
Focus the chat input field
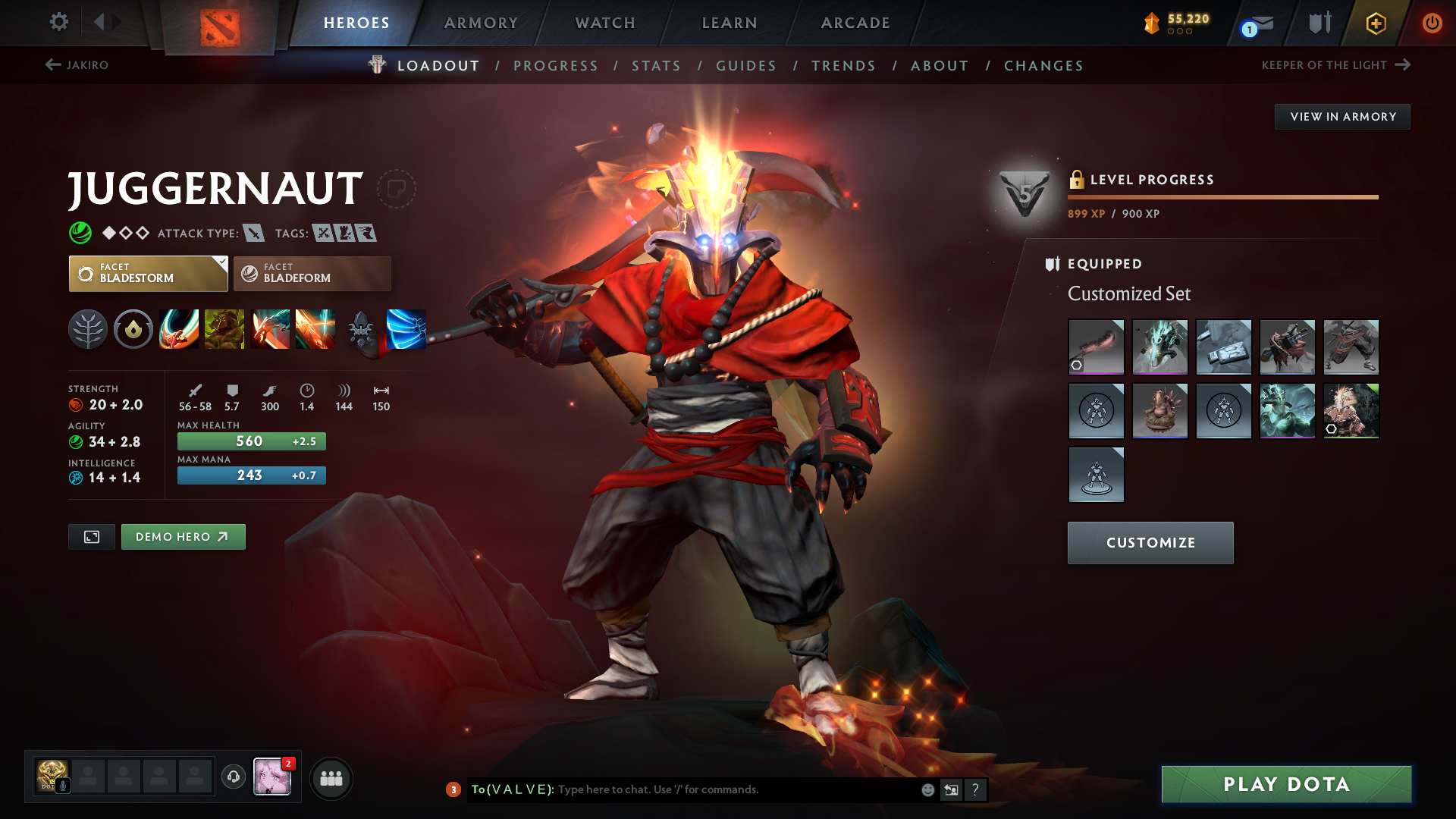tap(736, 789)
